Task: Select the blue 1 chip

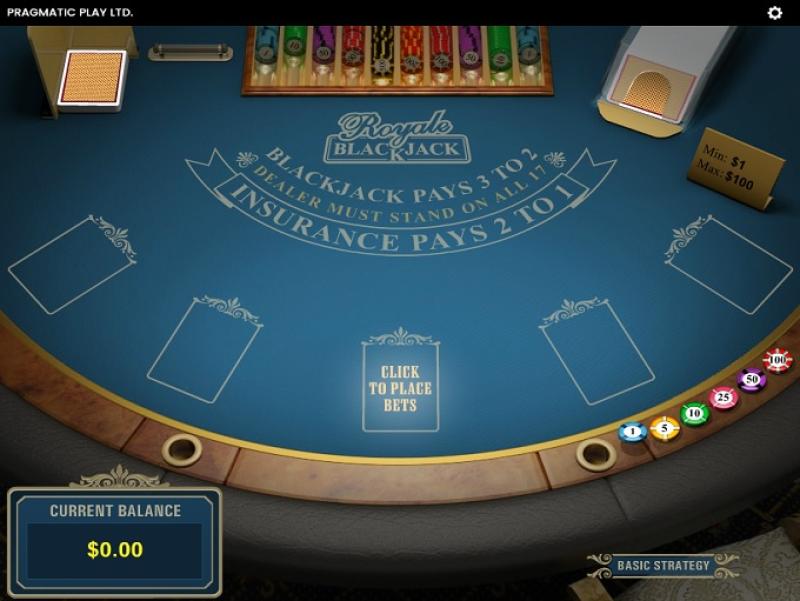Action: click(632, 432)
